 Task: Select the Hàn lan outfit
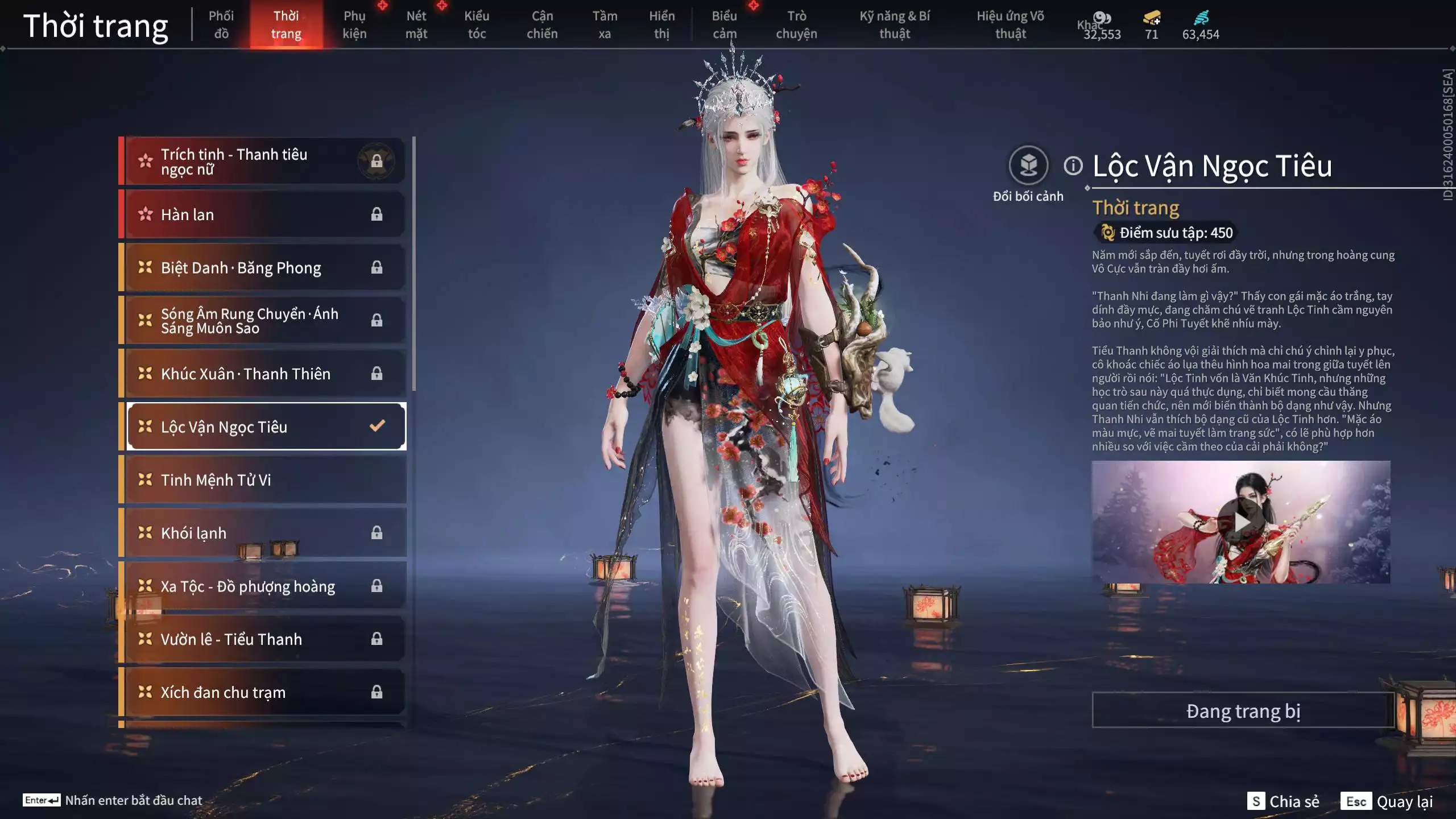tap(265, 214)
